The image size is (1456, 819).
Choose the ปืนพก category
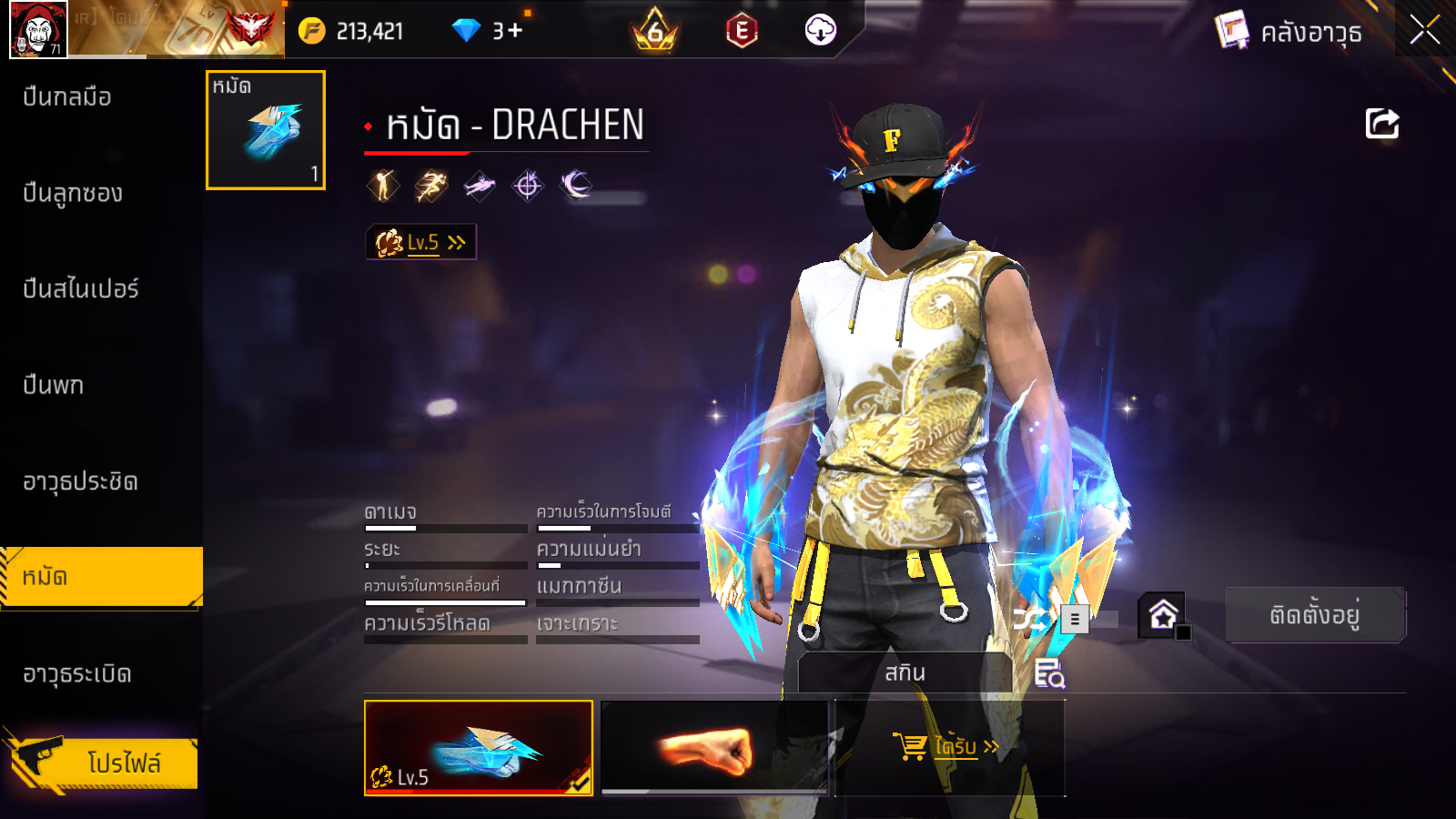point(54,385)
